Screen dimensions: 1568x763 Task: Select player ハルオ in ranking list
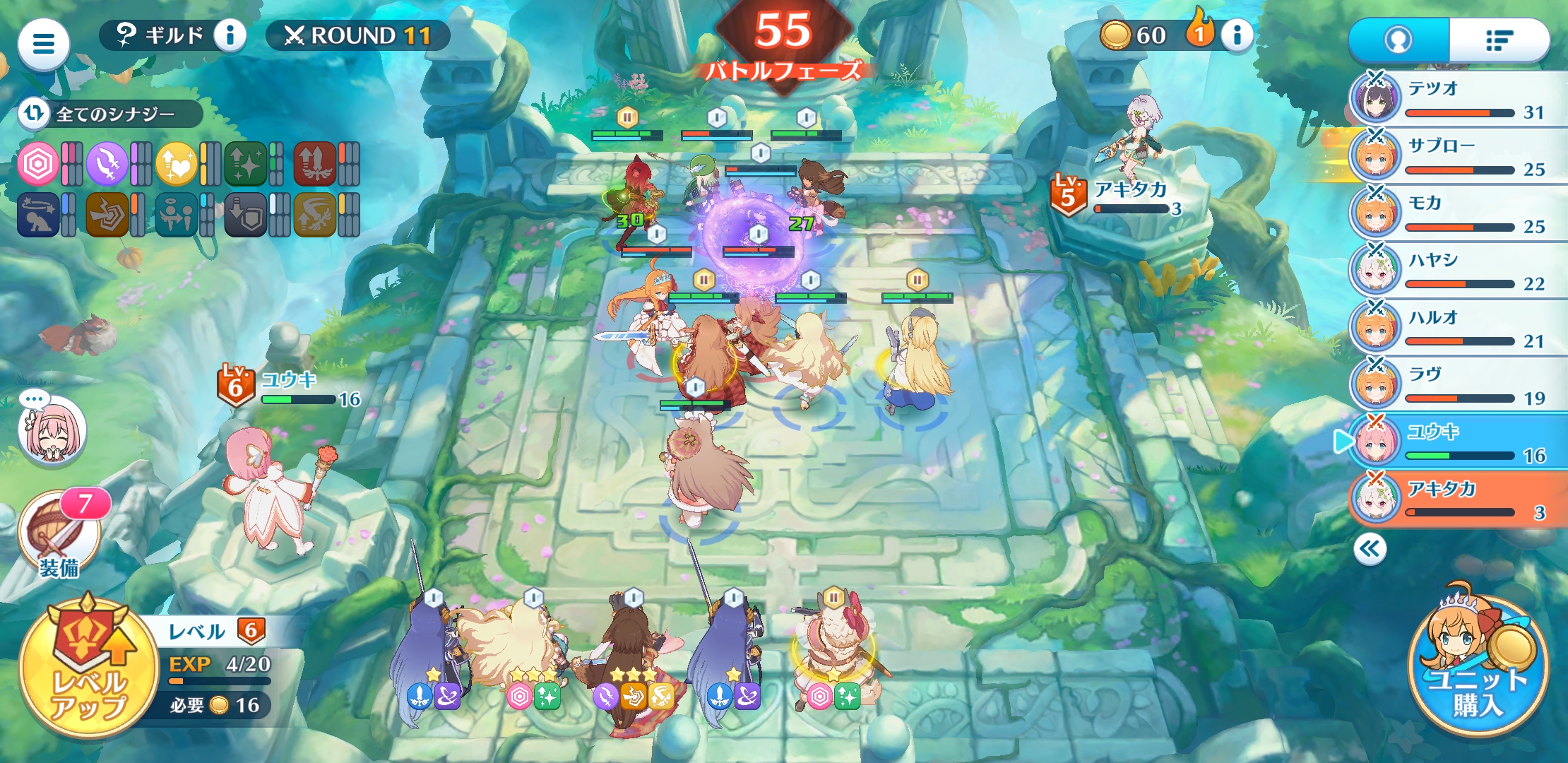click(1458, 328)
